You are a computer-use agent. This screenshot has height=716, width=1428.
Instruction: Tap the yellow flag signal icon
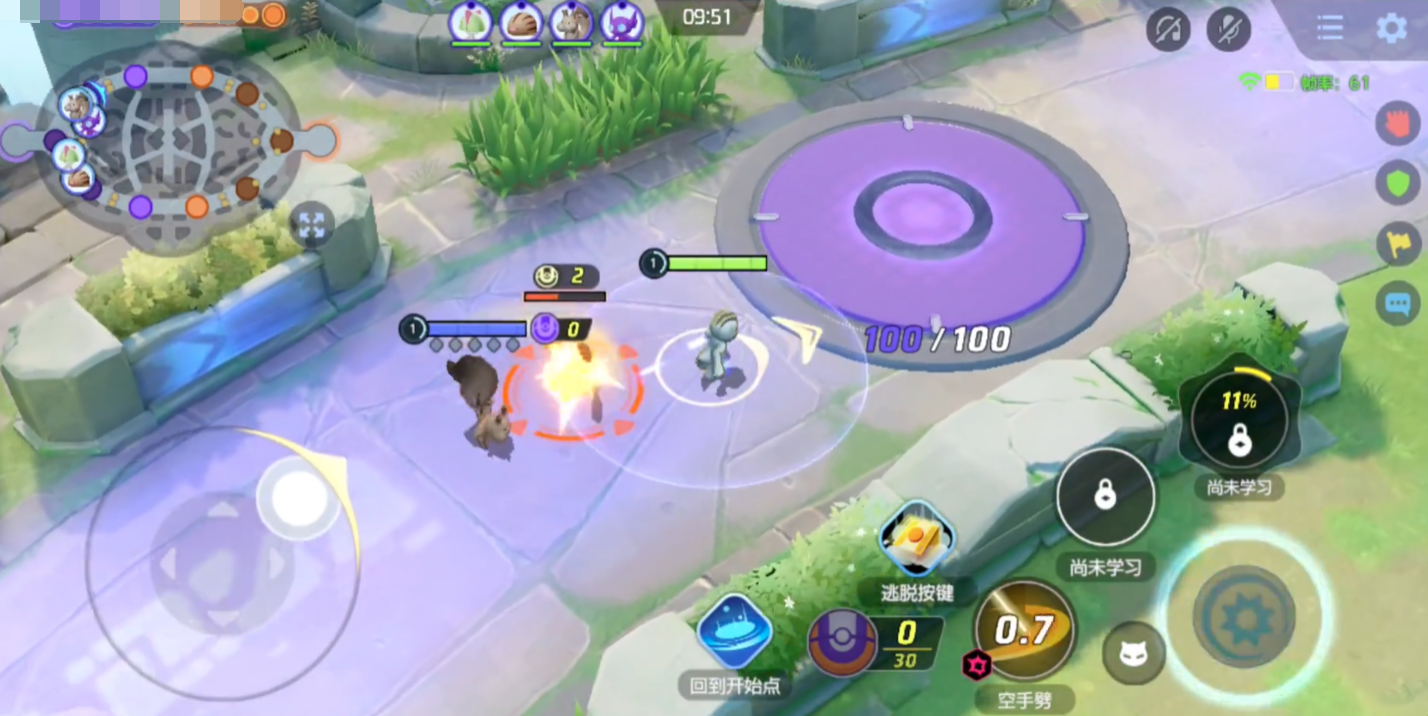tap(1397, 243)
